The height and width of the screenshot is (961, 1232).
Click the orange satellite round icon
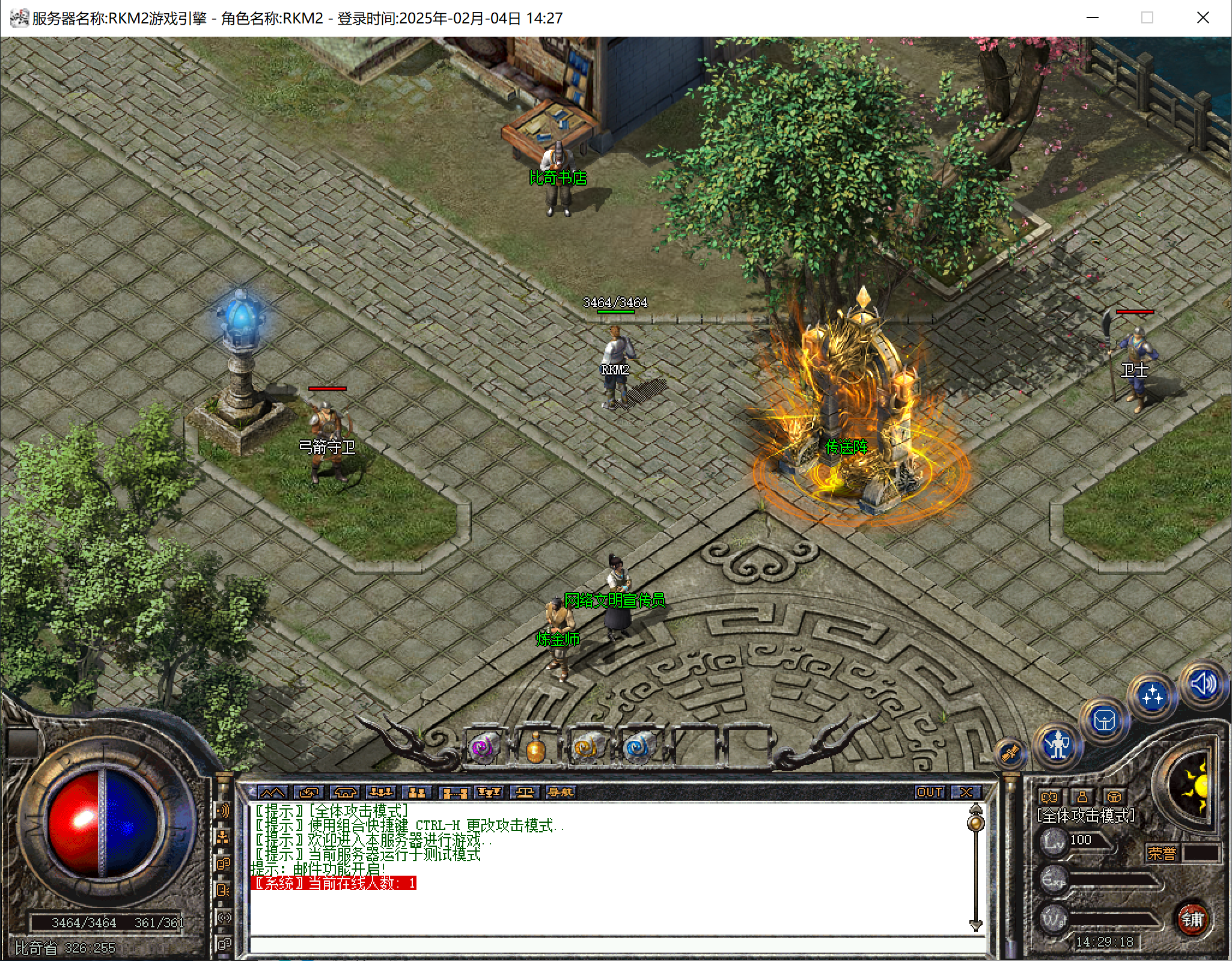[x=1010, y=752]
